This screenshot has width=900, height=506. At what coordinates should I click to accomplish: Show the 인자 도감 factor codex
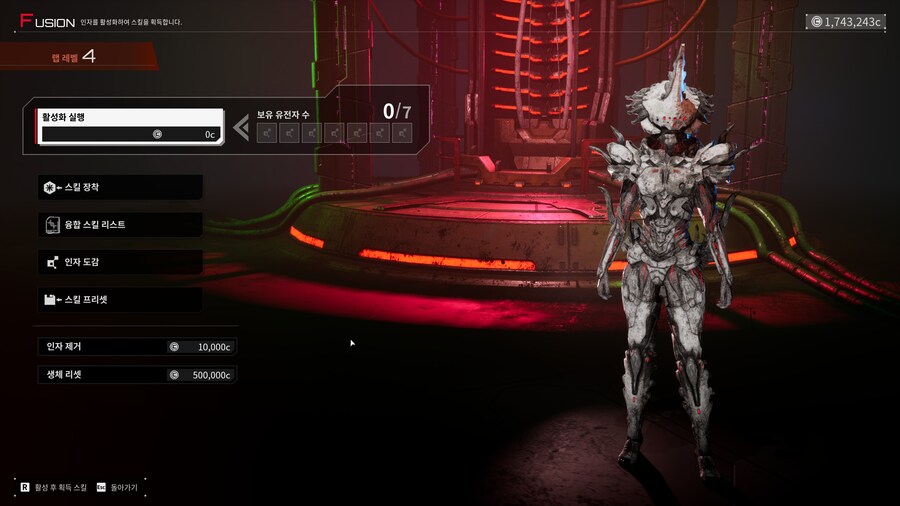pyautogui.click(x=120, y=262)
